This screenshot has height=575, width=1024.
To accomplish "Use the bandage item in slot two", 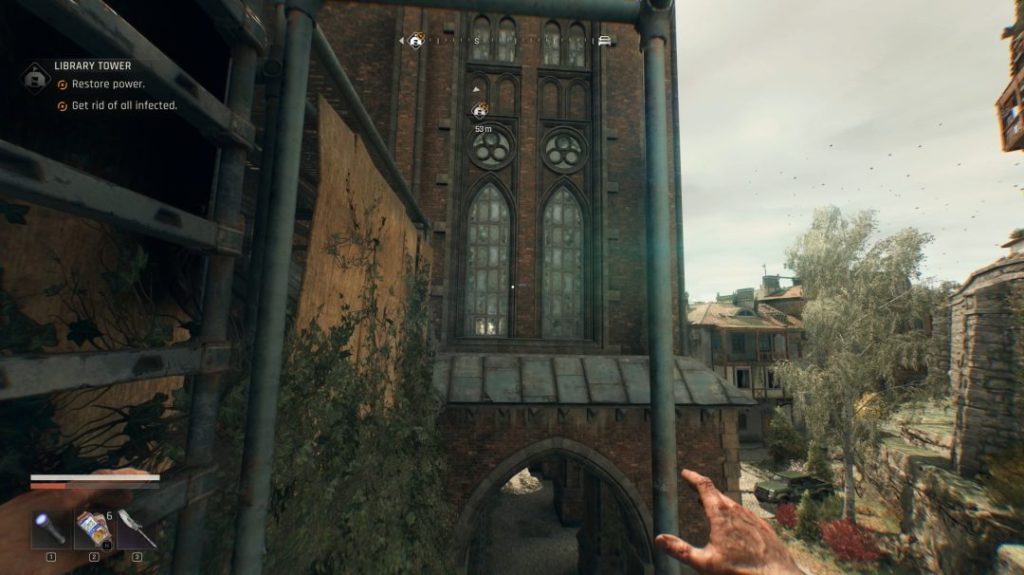I will 94,529.
